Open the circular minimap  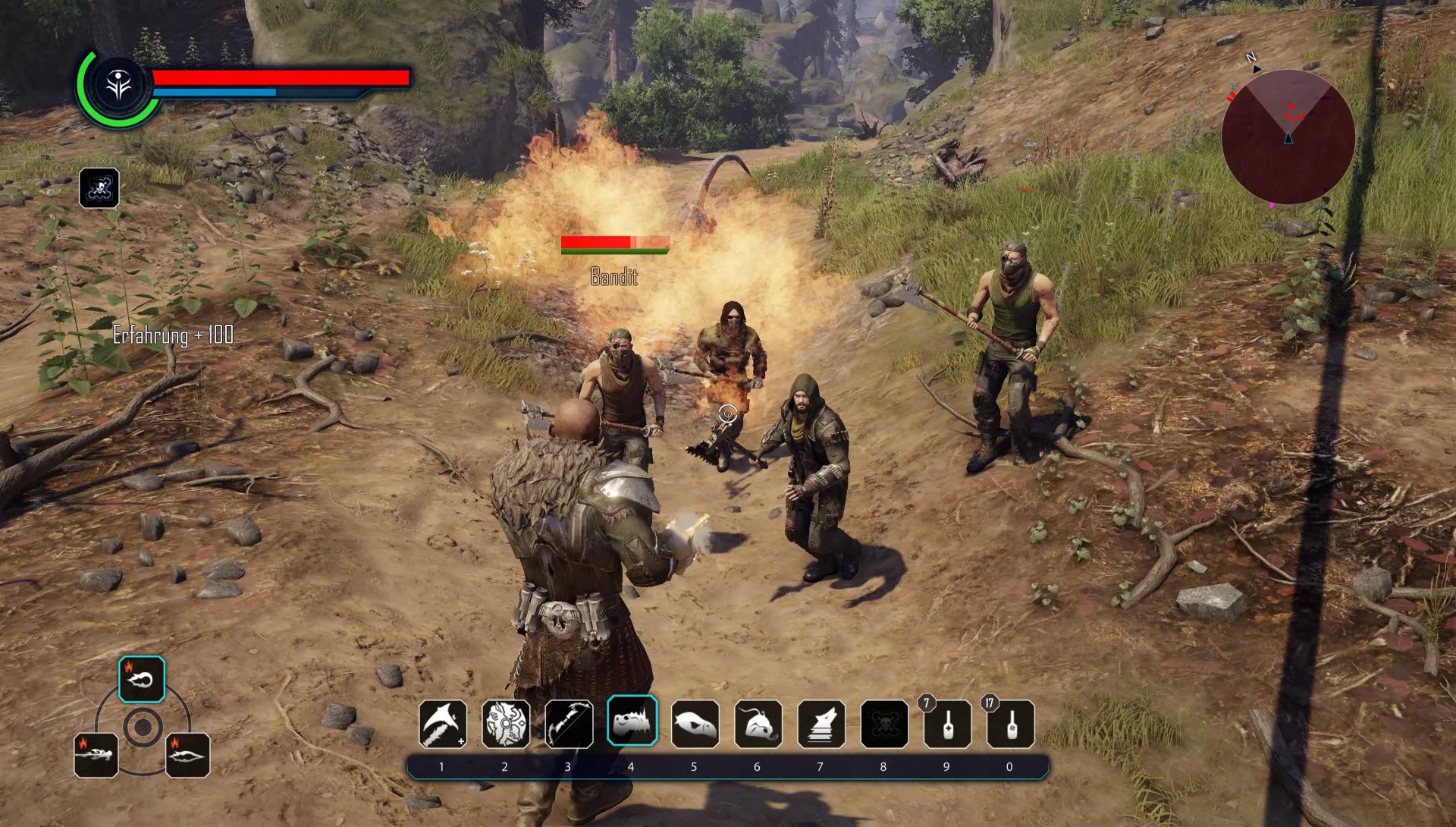coord(1288,137)
